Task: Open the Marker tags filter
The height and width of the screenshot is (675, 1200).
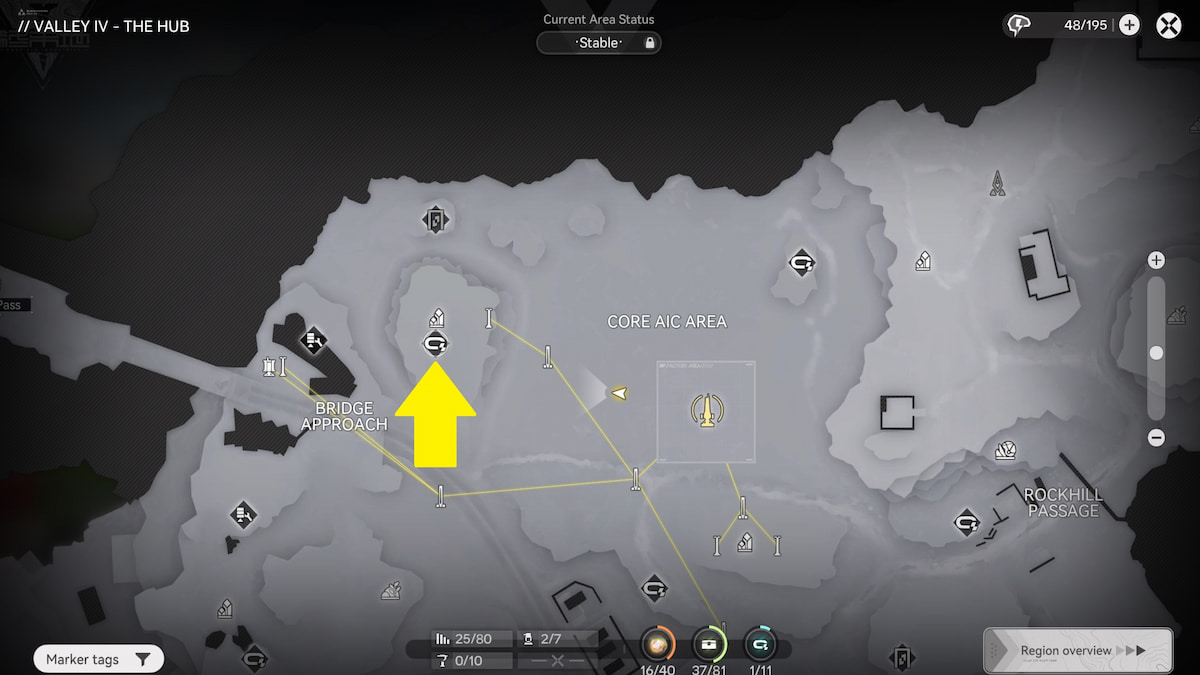Action: pos(98,659)
